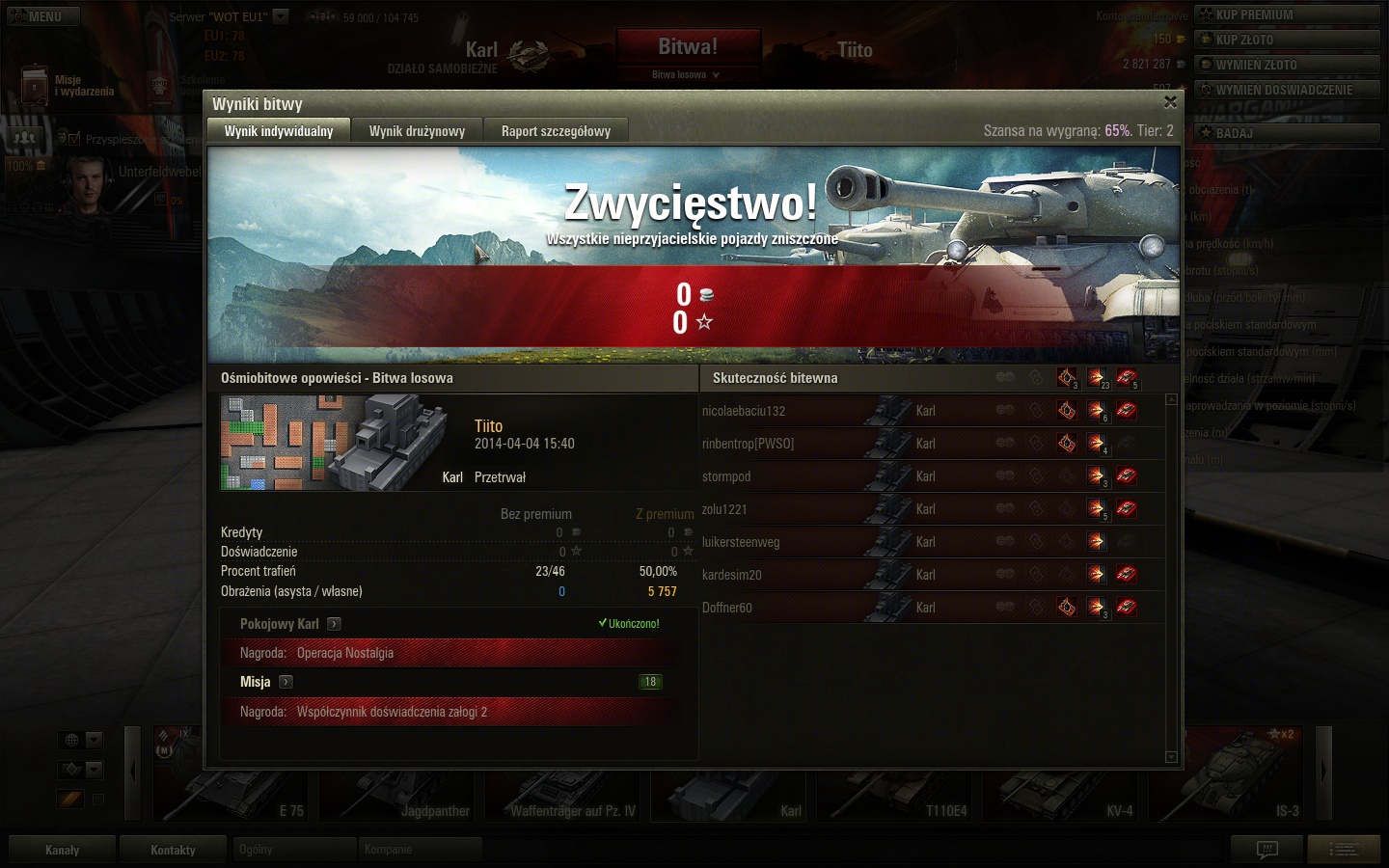
Task: Choose the WYMIEŃ DOŚWIADCZENIE button
Action: [1287, 90]
